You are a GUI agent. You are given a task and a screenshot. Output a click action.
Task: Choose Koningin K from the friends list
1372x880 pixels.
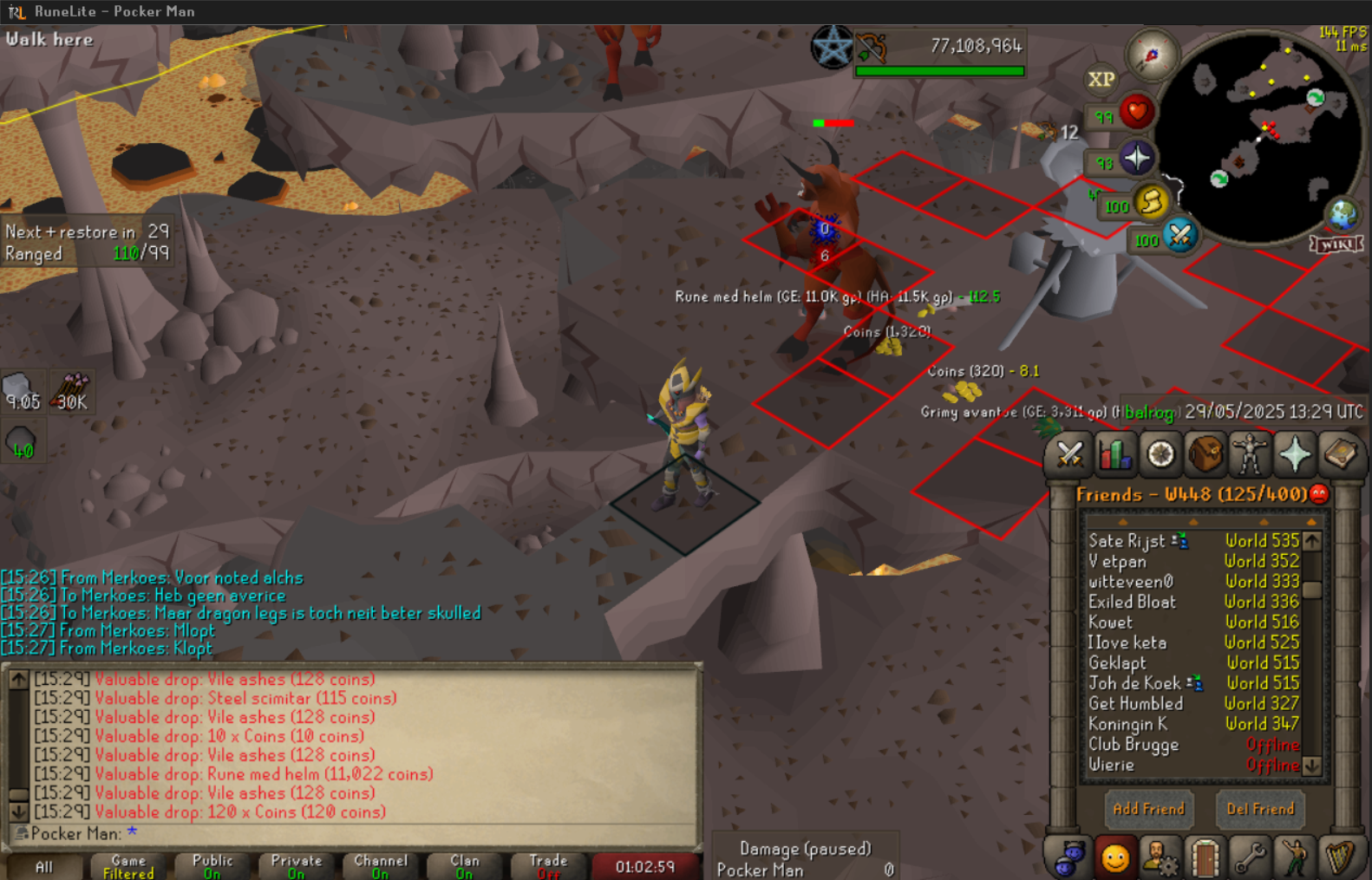pos(1127,724)
